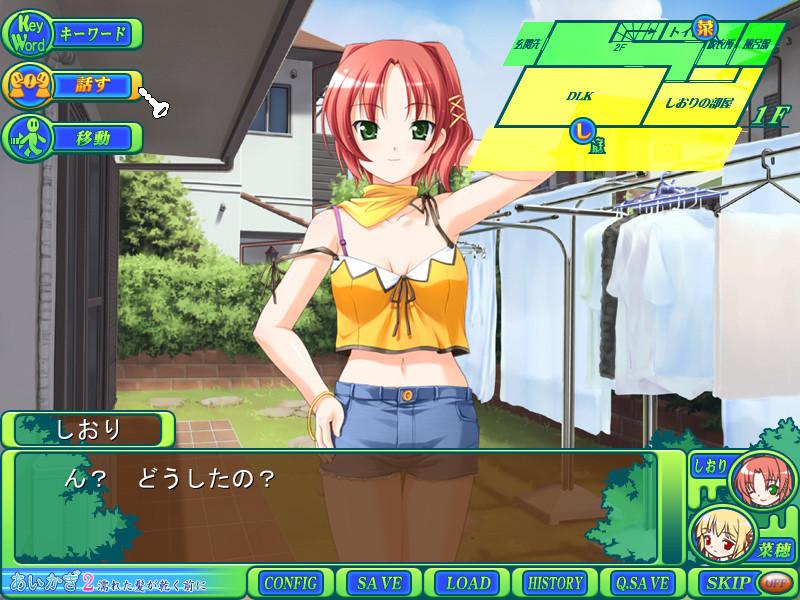Screen dimensions: 800x600
Task: Click the Q.SAVE quick save button
Action: (644, 583)
